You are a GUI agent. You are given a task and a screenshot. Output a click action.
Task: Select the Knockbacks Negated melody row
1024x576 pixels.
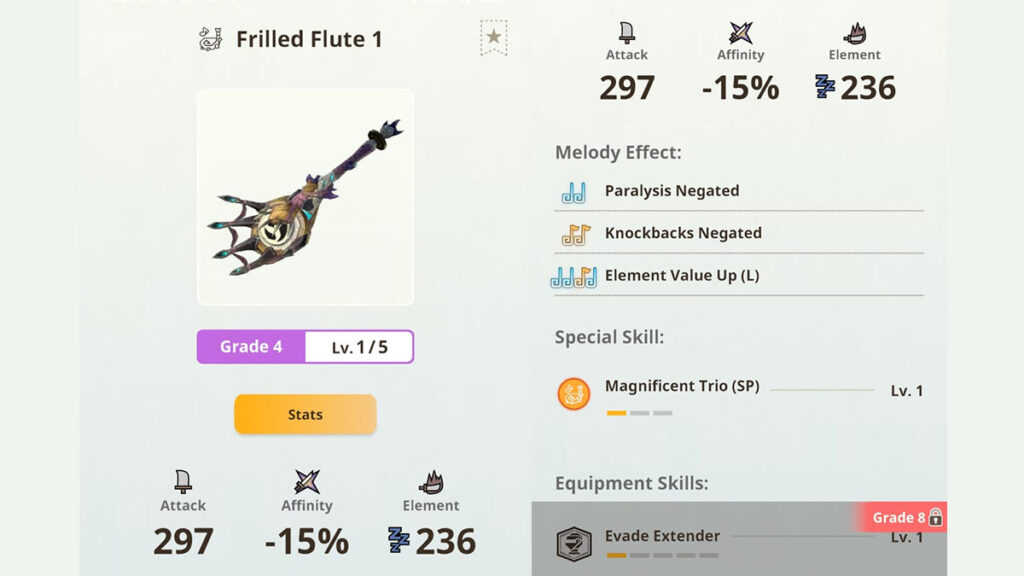coord(682,233)
